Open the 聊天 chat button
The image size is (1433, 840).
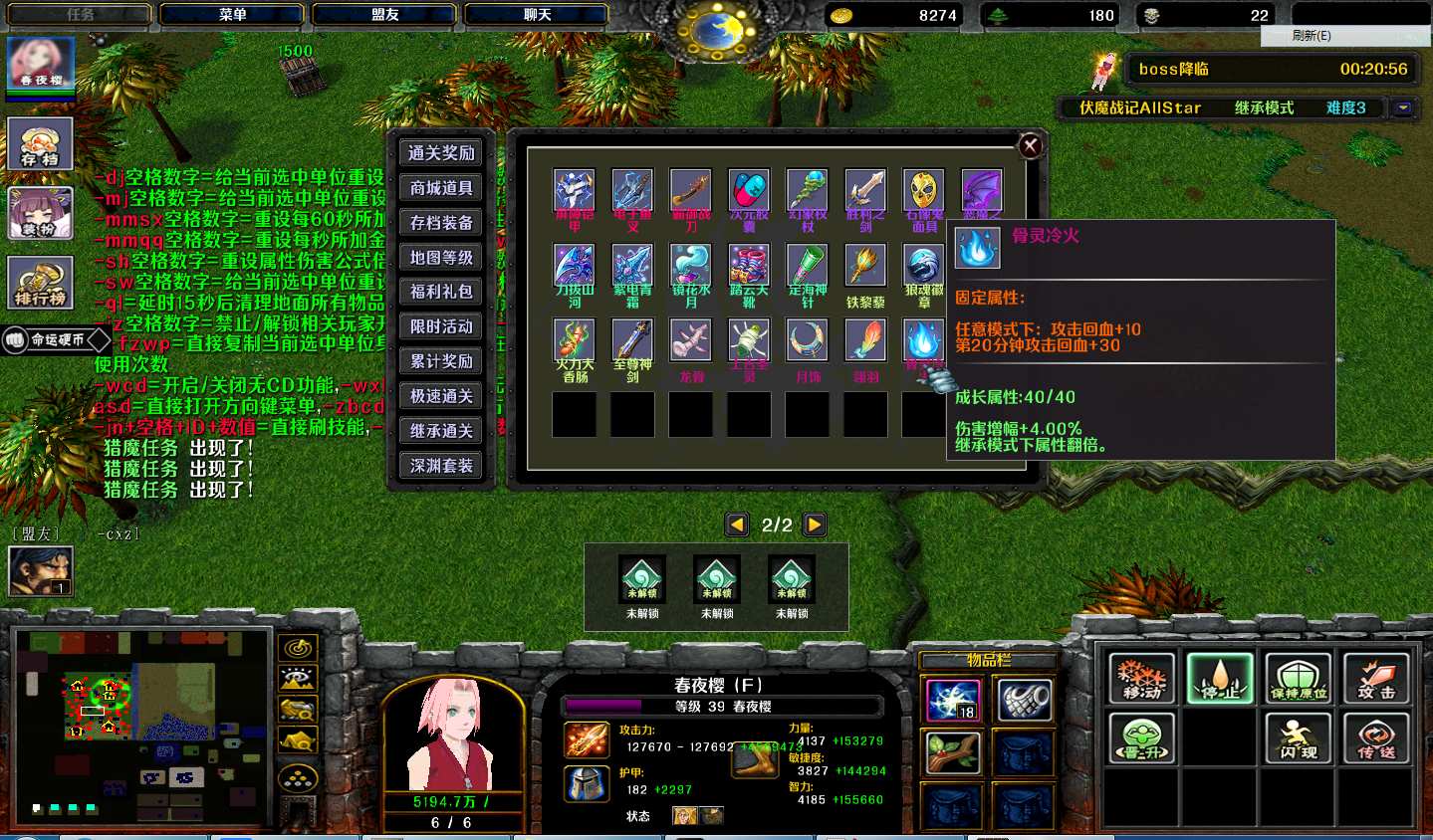[538, 15]
